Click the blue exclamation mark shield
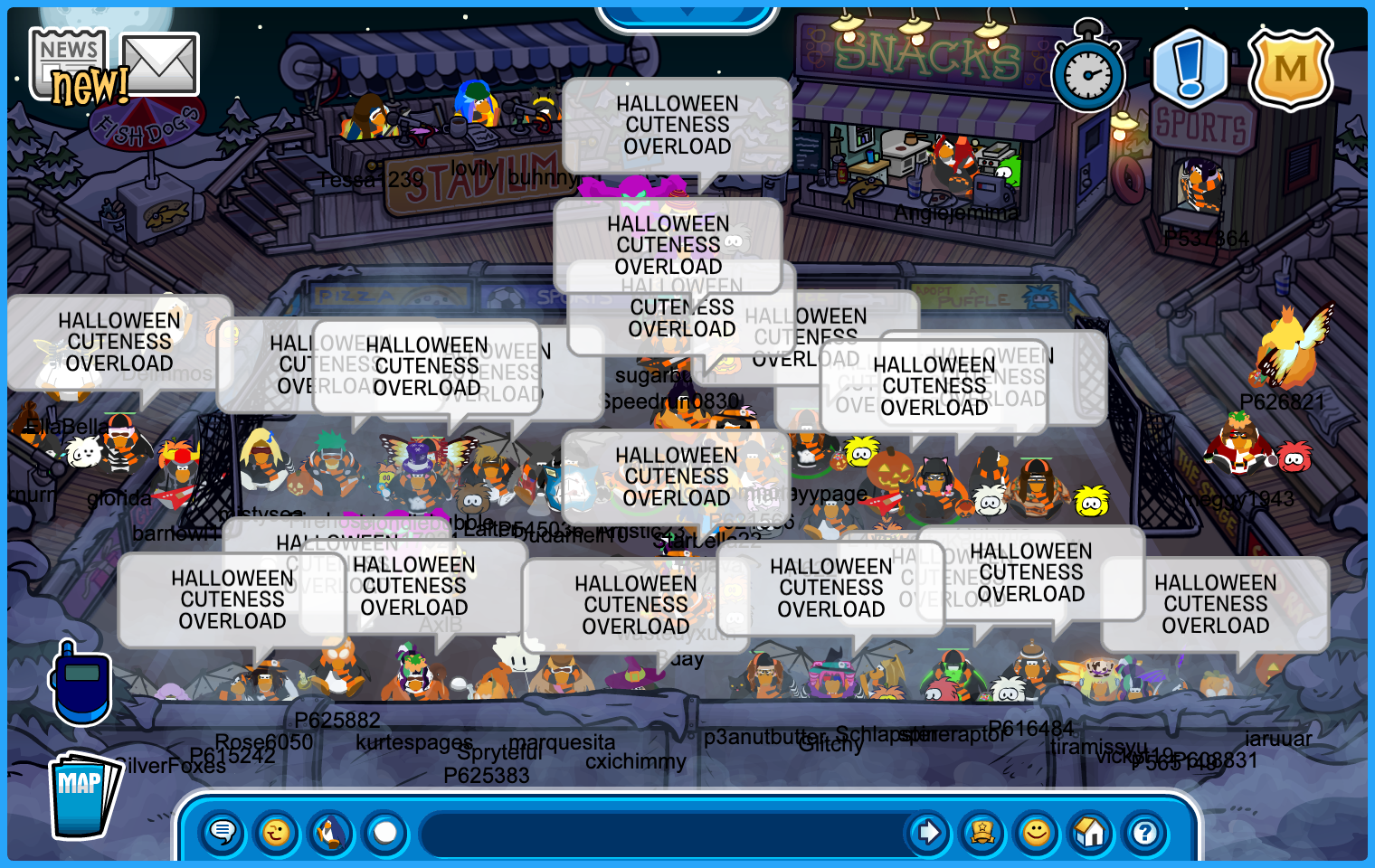This screenshot has height=868, width=1375. point(1190,69)
